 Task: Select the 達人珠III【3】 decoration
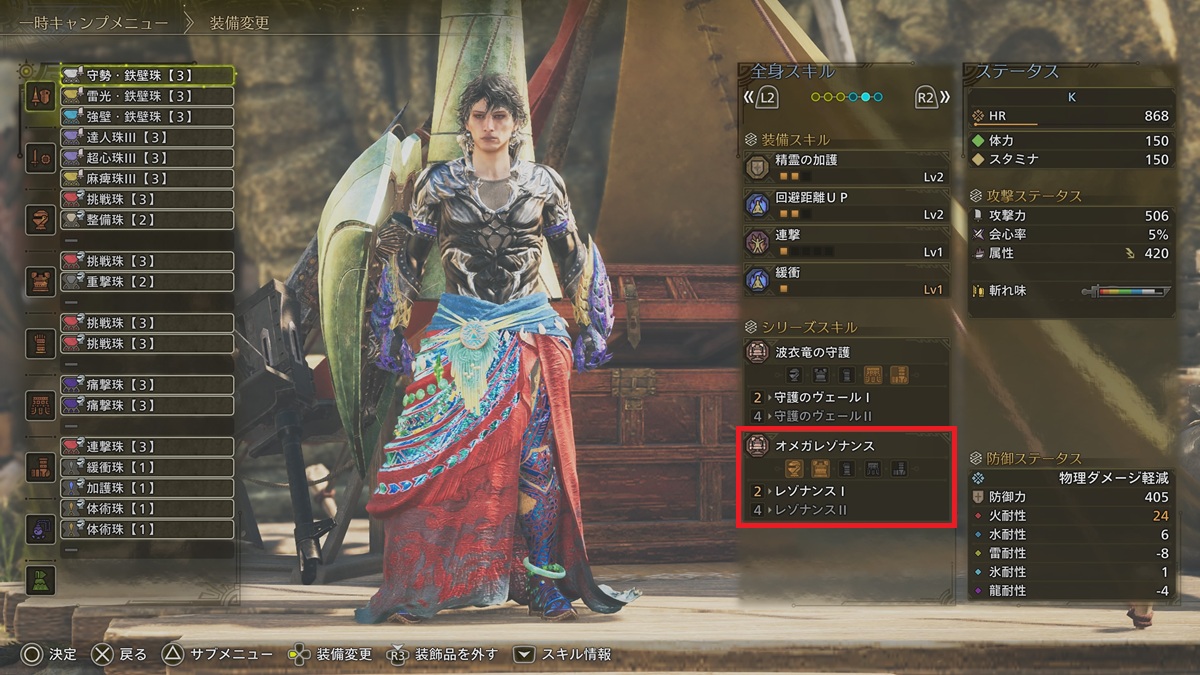click(146, 137)
